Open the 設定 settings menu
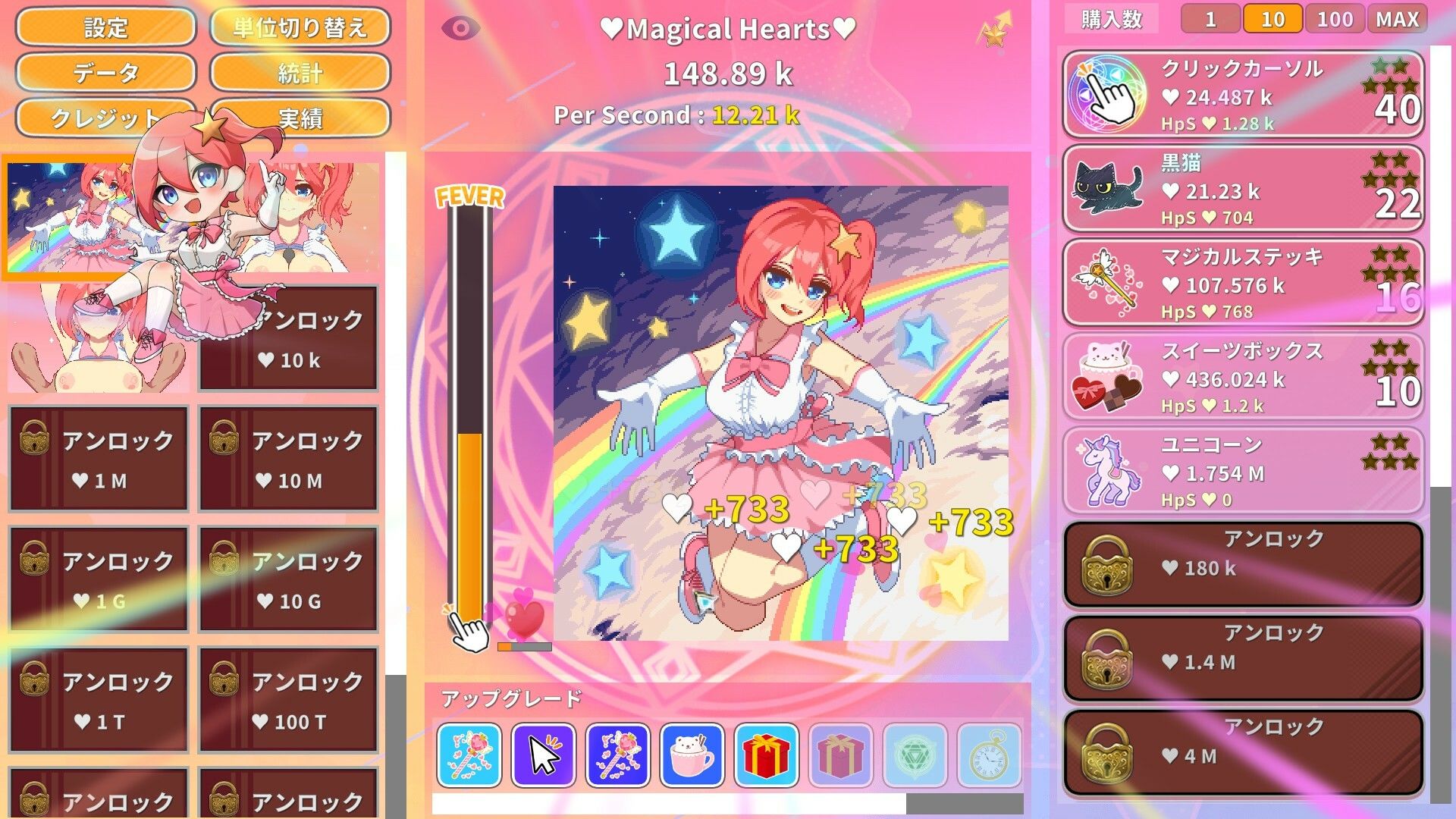The height and width of the screenshot is (819, 1456). [106, 28]
